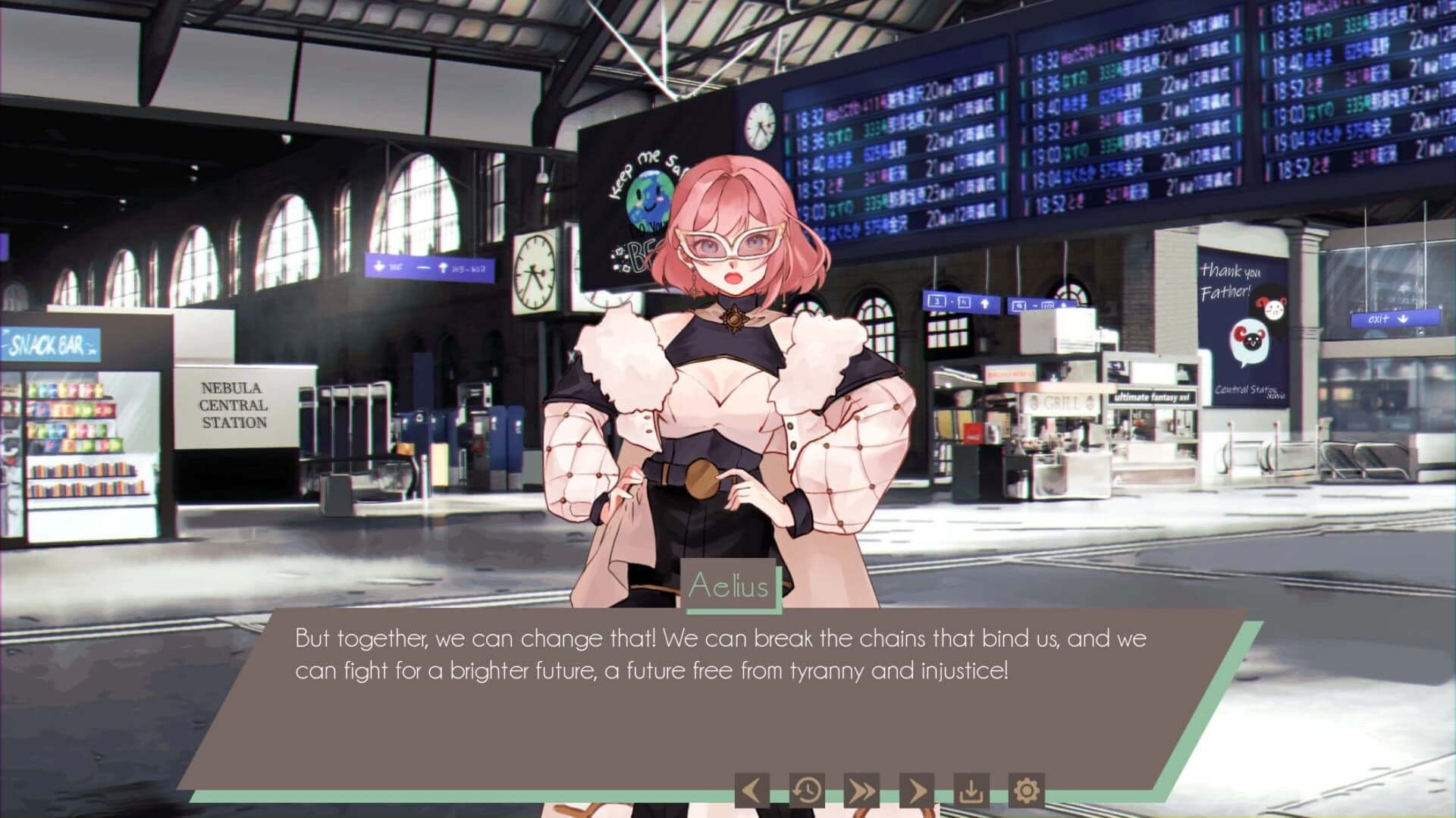This screenshot has height=818, width=1456.
Task: Click the Snack Bar sign
Action: [x=49, y=344]
